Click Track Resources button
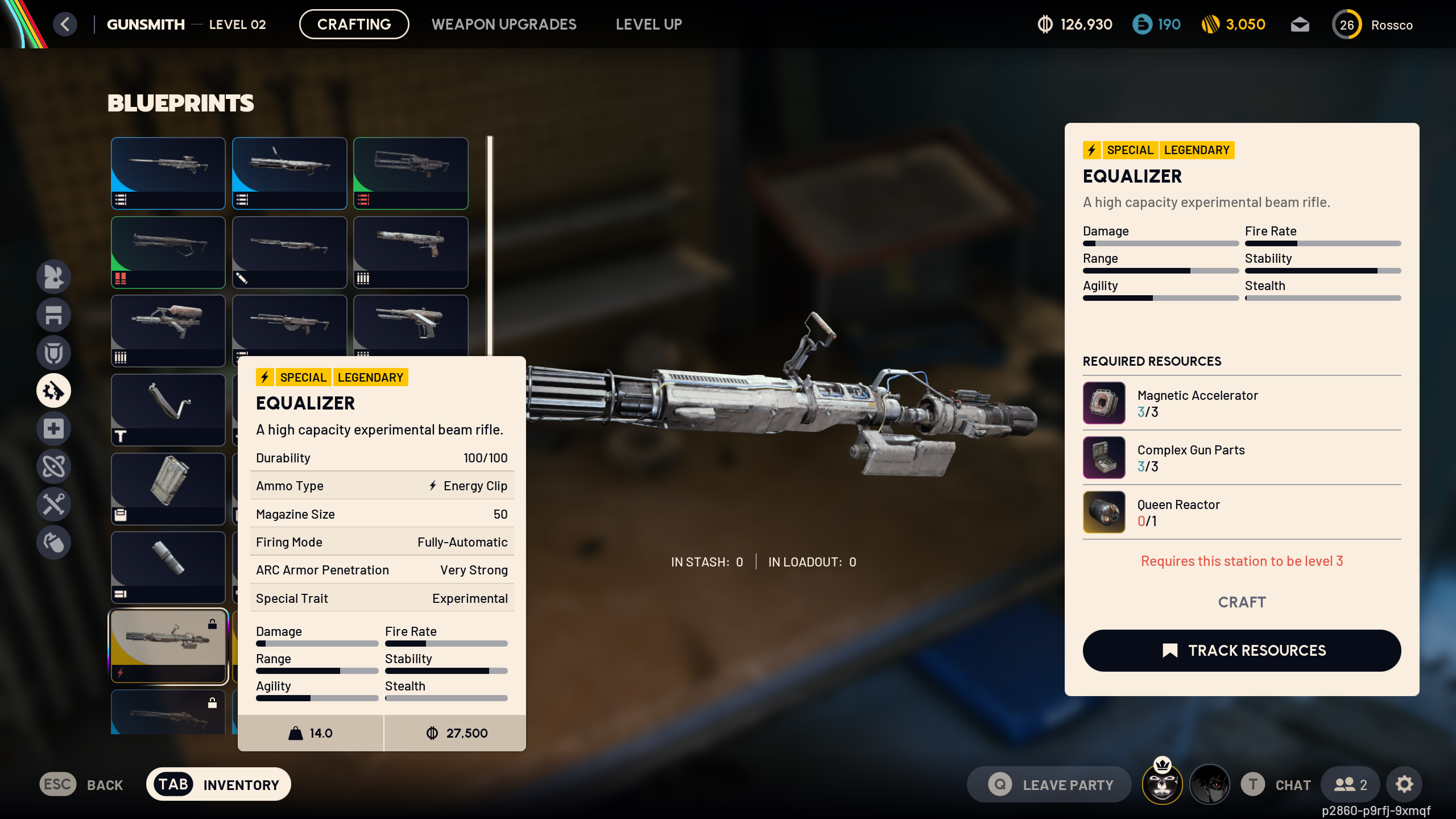1456x819 pixels. click(1242, 650)
